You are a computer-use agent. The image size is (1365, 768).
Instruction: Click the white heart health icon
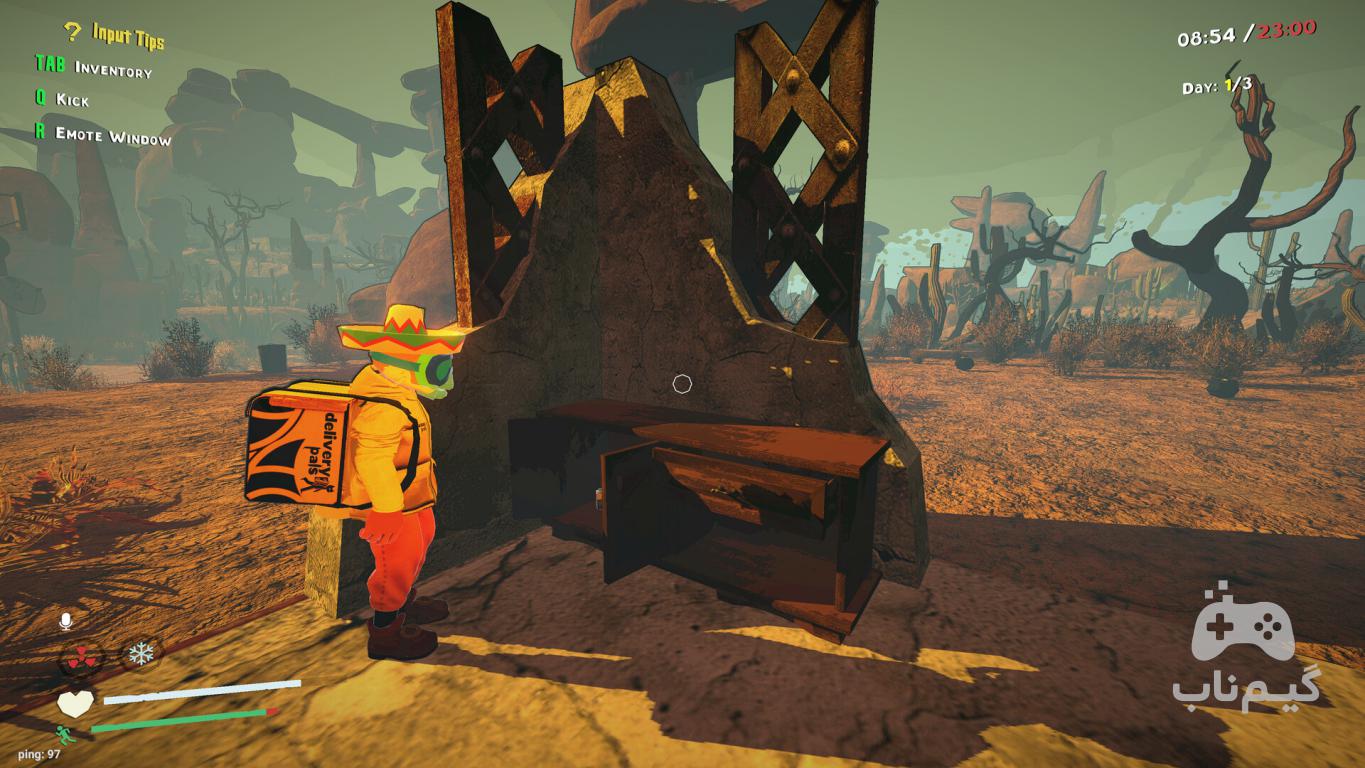tap(75, 703)
